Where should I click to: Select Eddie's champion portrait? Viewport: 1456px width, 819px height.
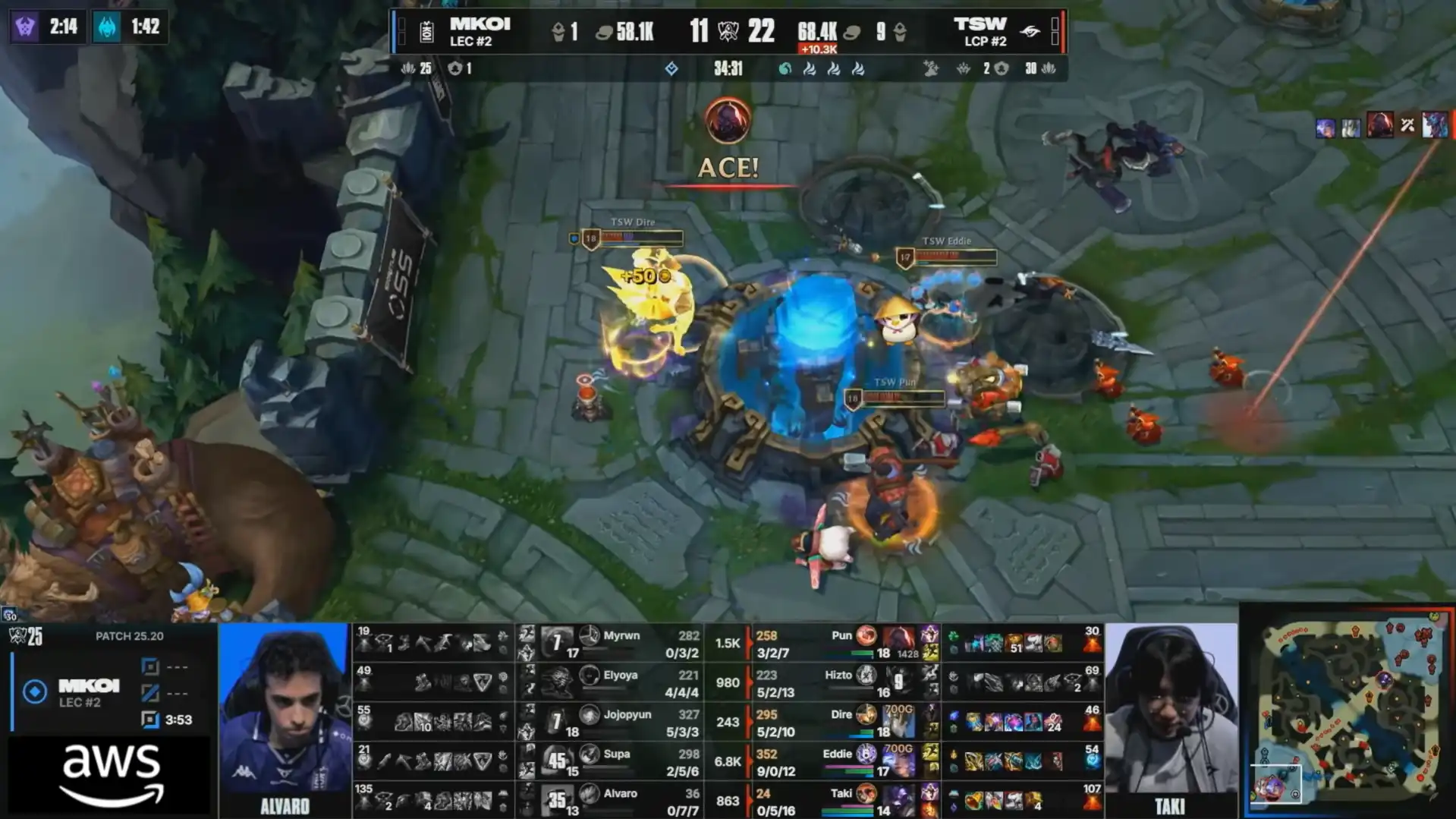866,754
